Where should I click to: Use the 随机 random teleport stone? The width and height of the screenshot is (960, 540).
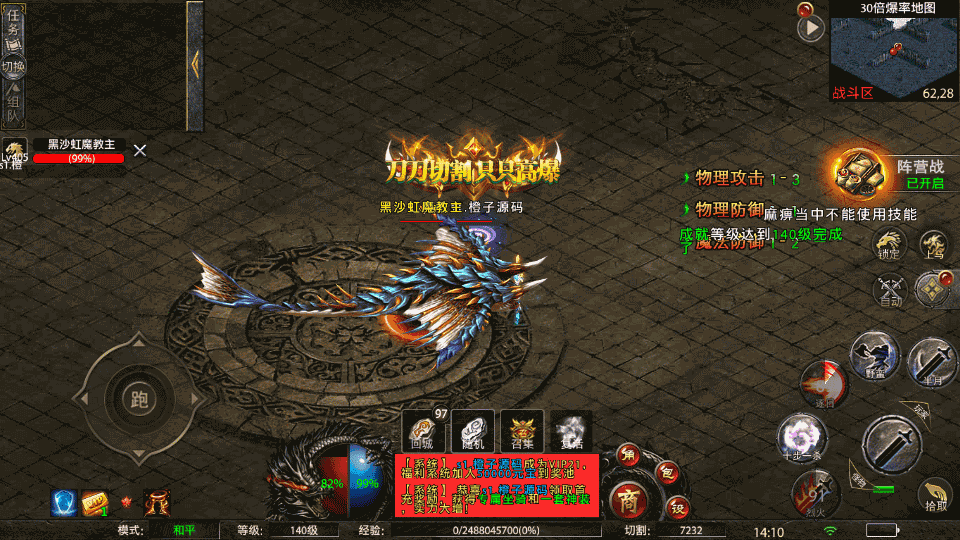point(472,430)
